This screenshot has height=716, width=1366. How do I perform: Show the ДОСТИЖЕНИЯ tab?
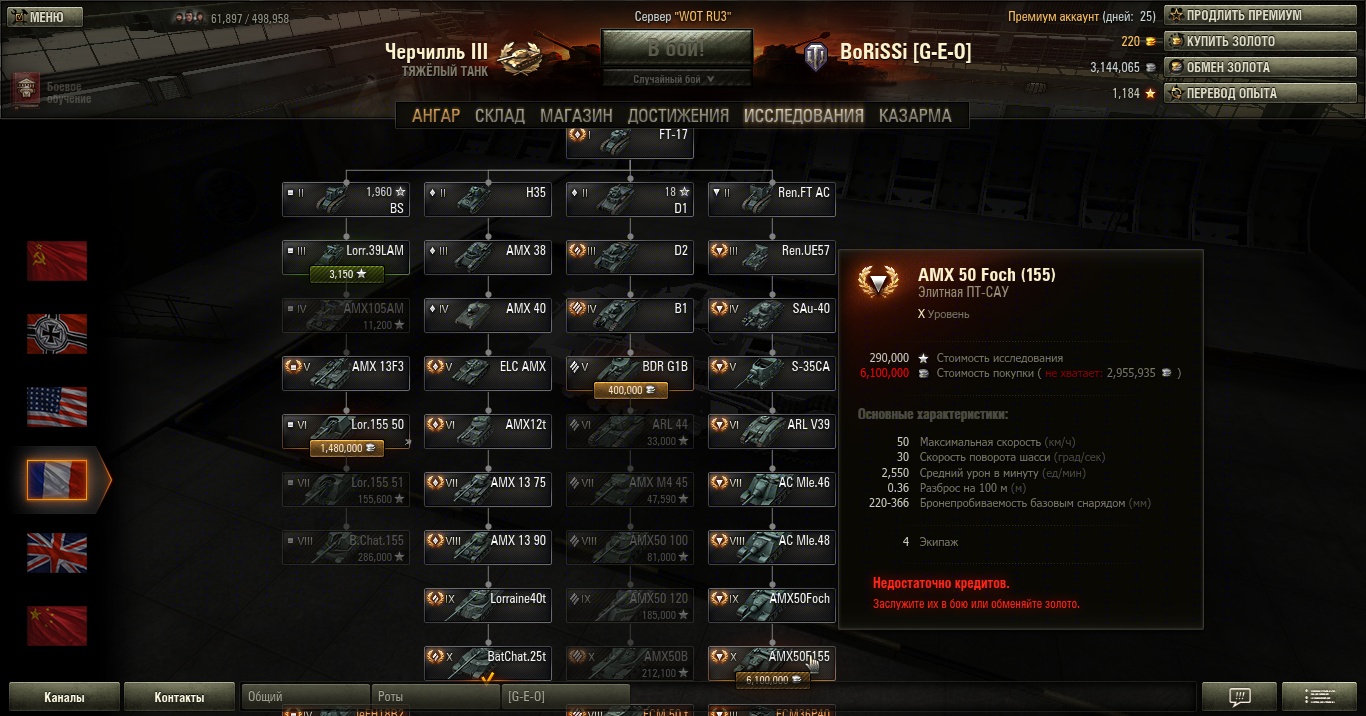pos(678,115)
